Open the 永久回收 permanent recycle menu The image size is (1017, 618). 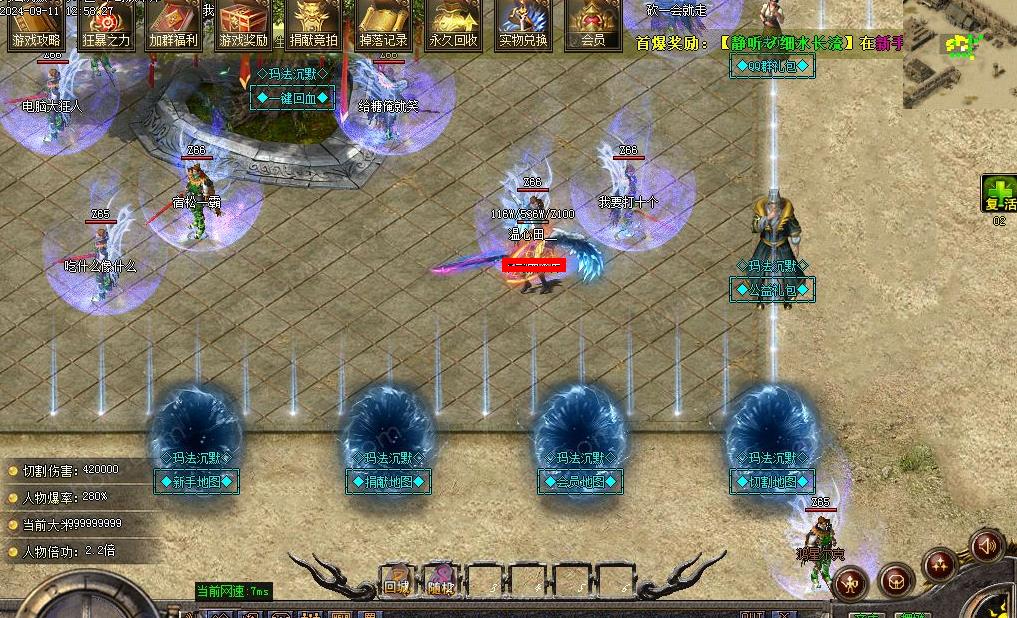click(453, 25)
